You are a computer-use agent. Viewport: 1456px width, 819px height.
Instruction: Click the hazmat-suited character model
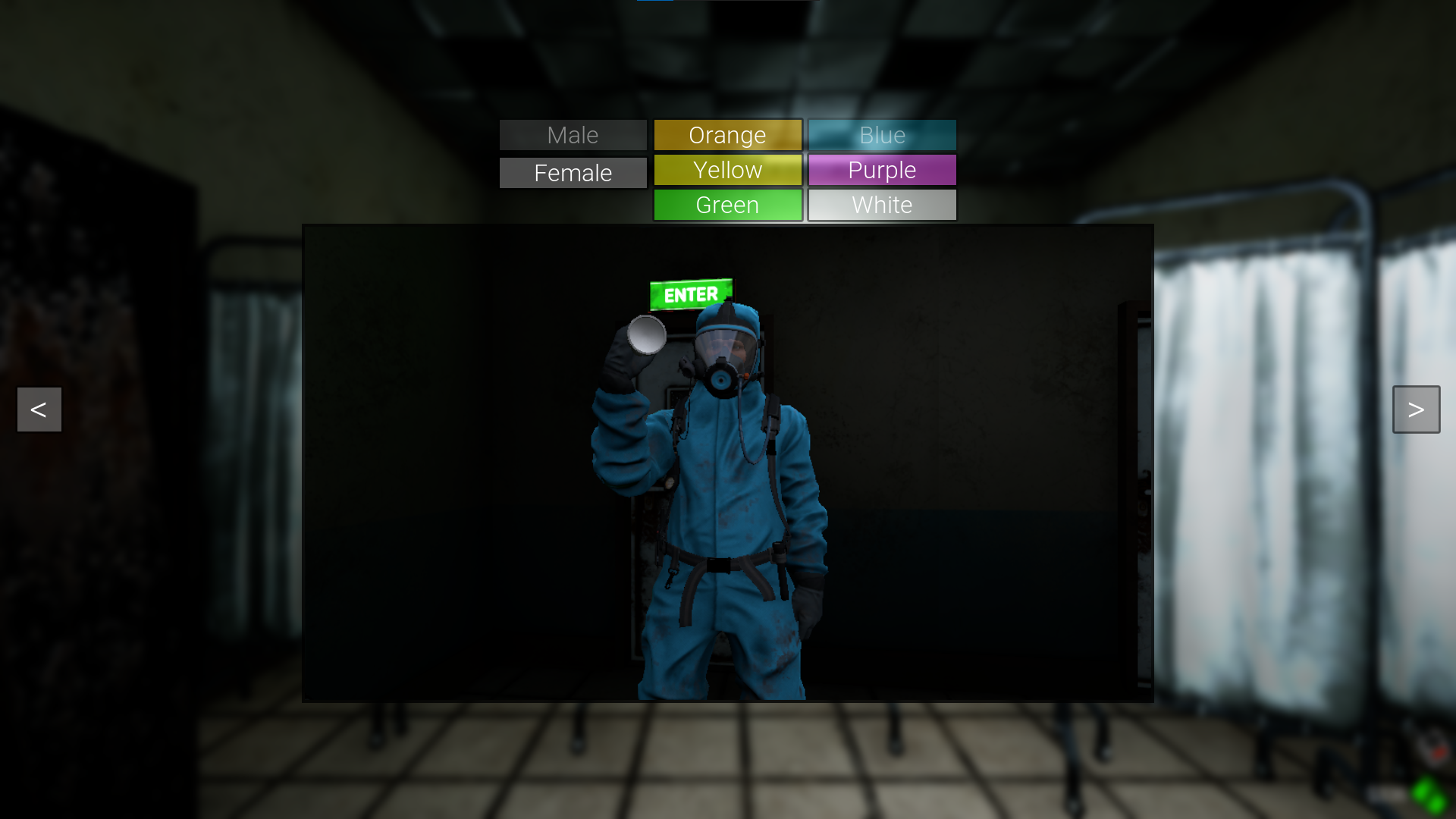(720, 493)
